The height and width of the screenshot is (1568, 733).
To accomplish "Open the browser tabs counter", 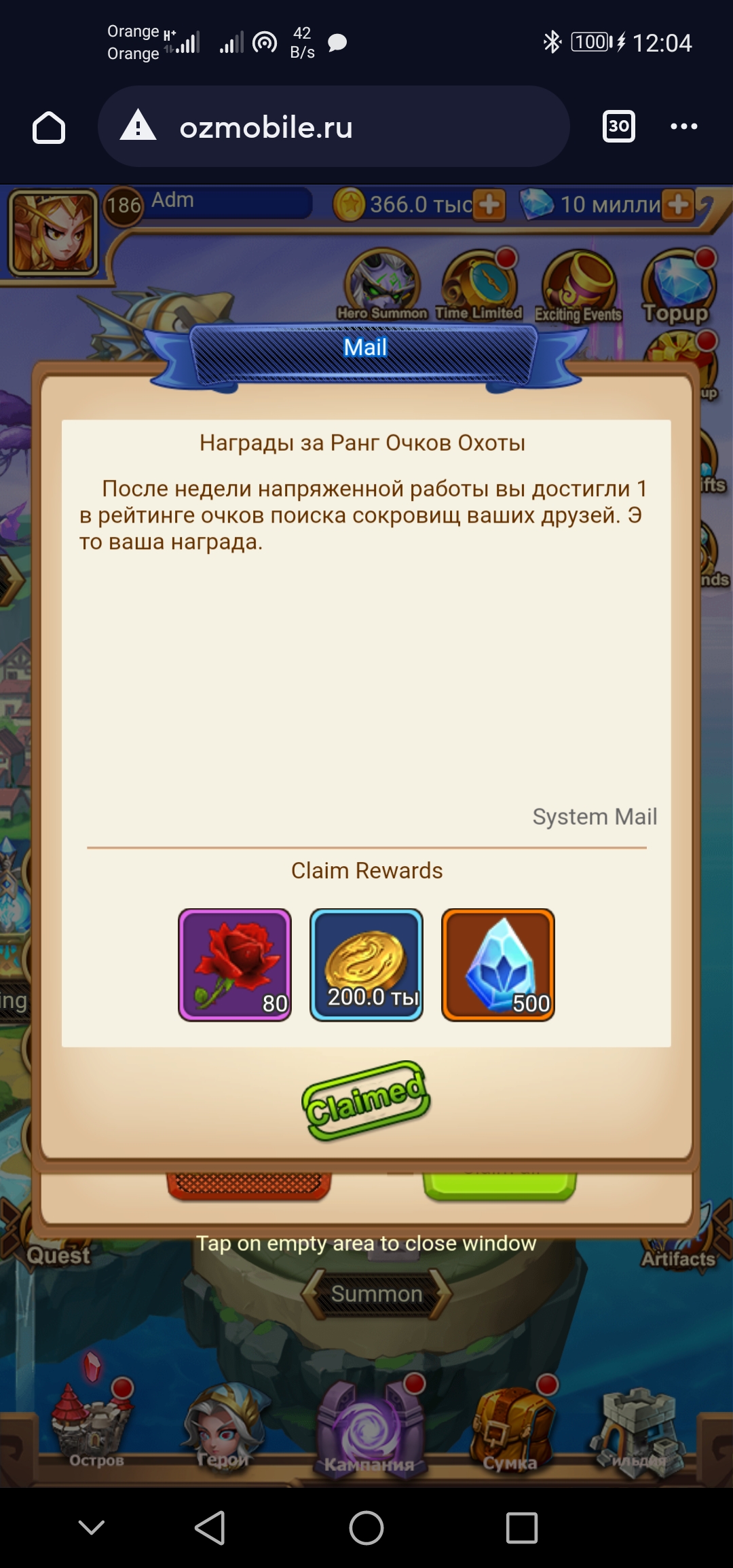I will click(618, 126).
